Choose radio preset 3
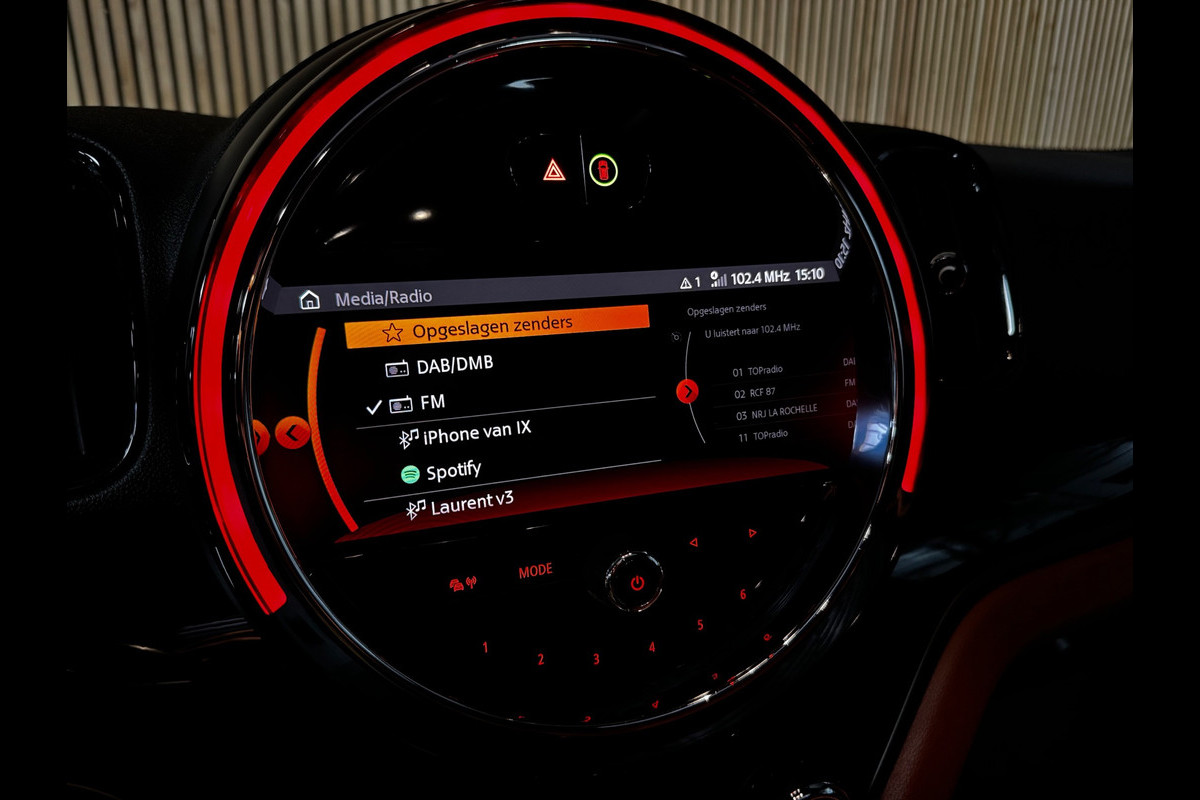 click(x=596, y=659)
